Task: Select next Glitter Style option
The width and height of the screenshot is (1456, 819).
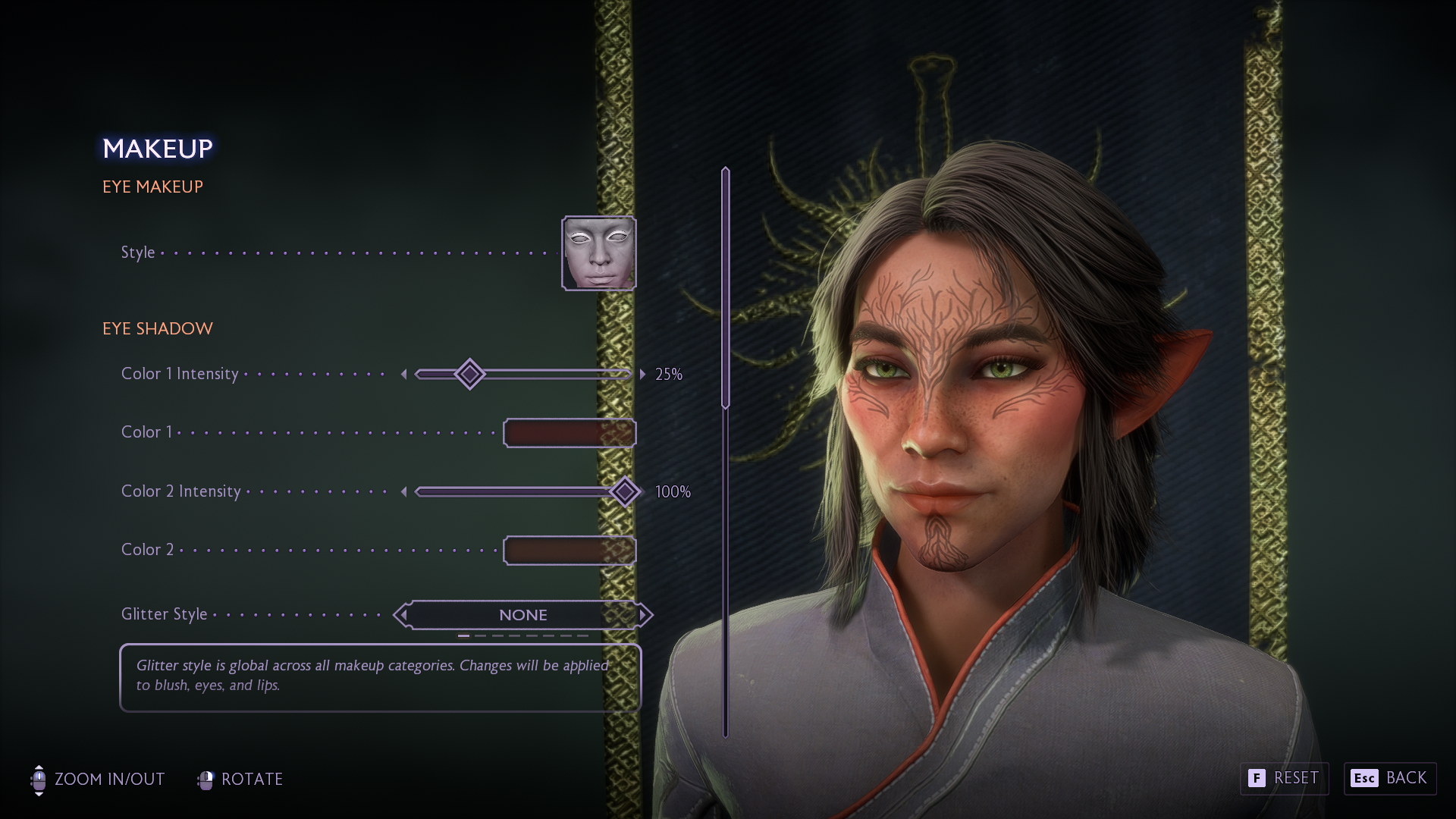Action: point(644,615)
